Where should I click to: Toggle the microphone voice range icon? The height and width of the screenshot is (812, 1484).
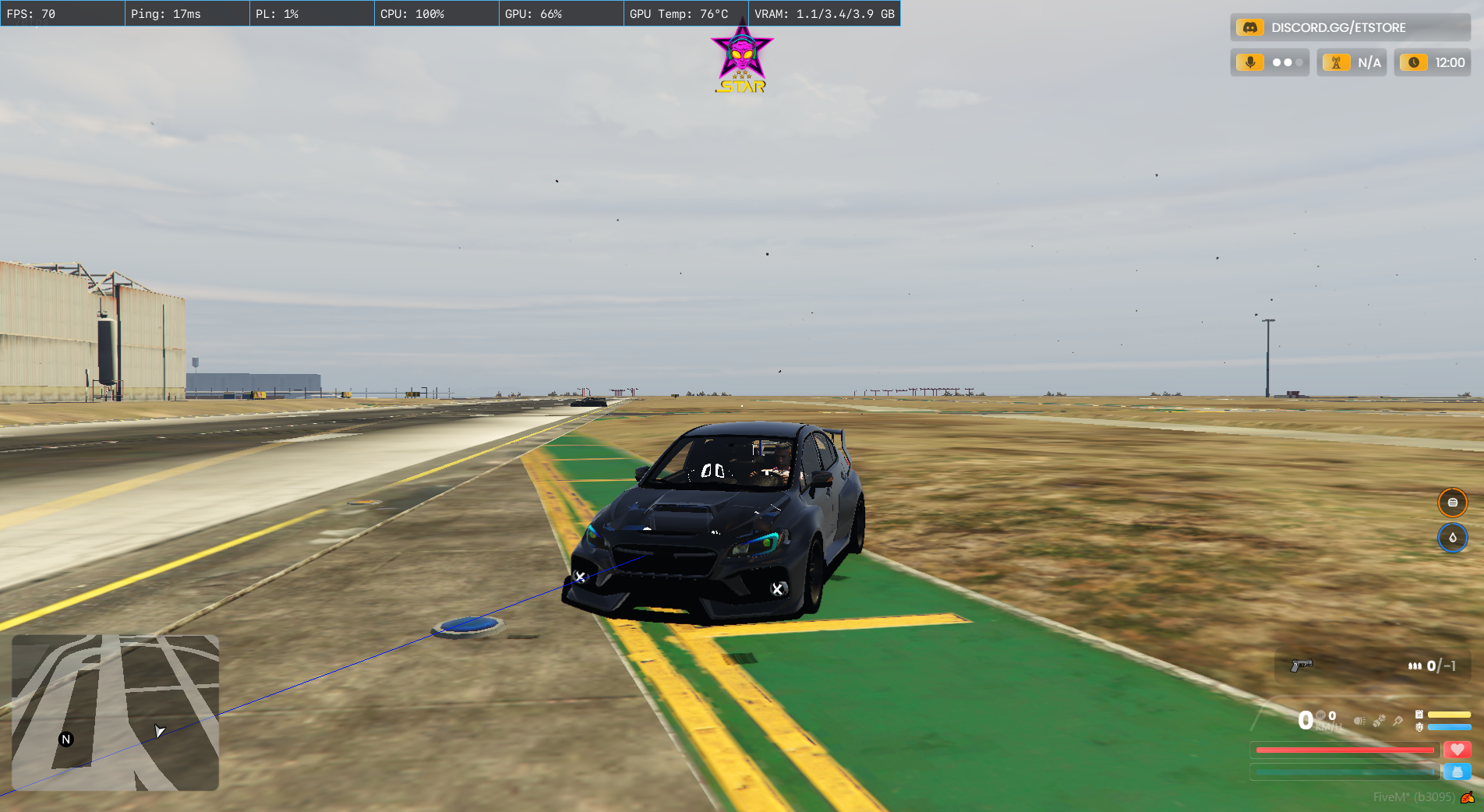coord(1250,62)
